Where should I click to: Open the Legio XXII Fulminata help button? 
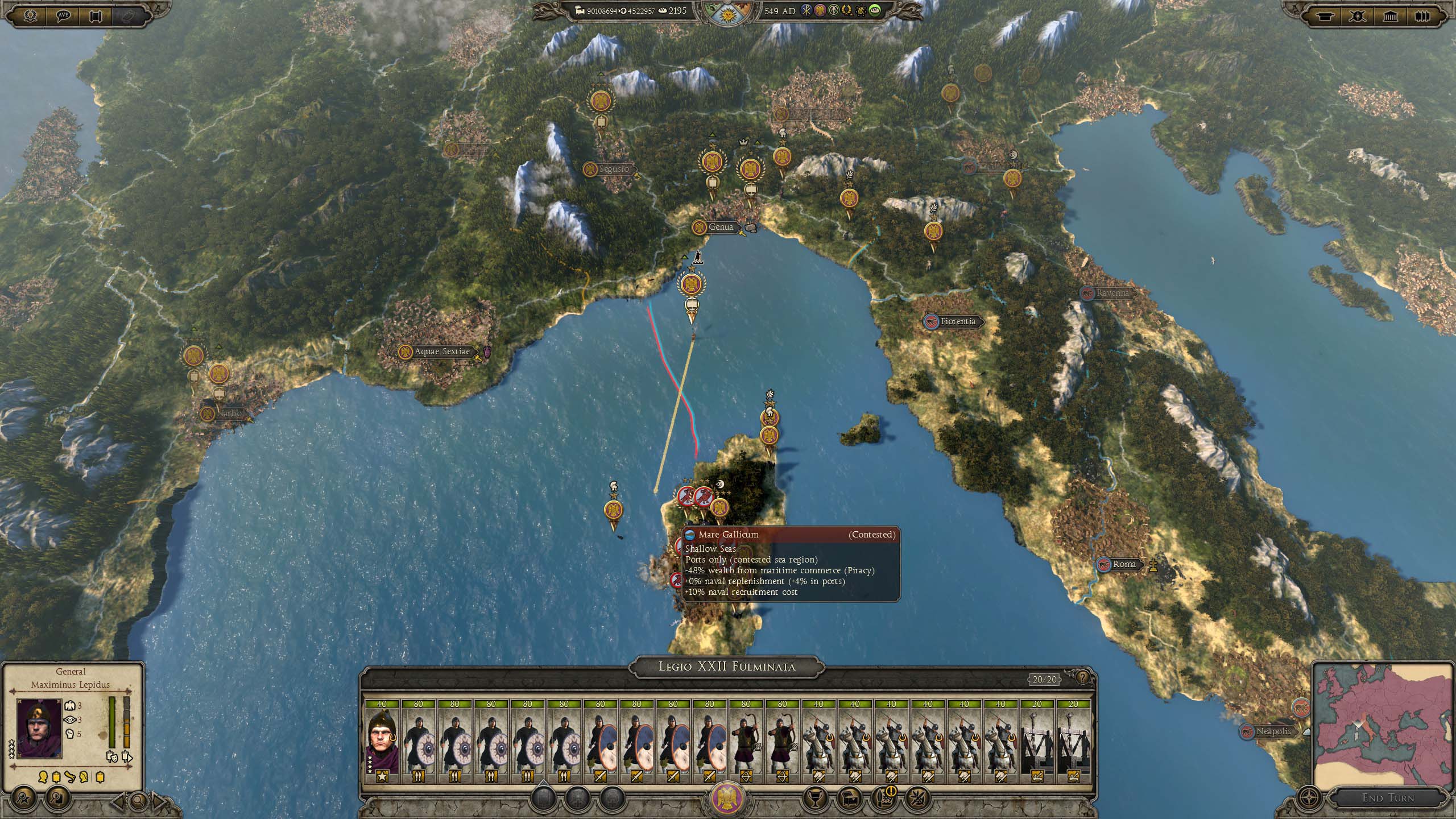click(x=1082, y=679)
